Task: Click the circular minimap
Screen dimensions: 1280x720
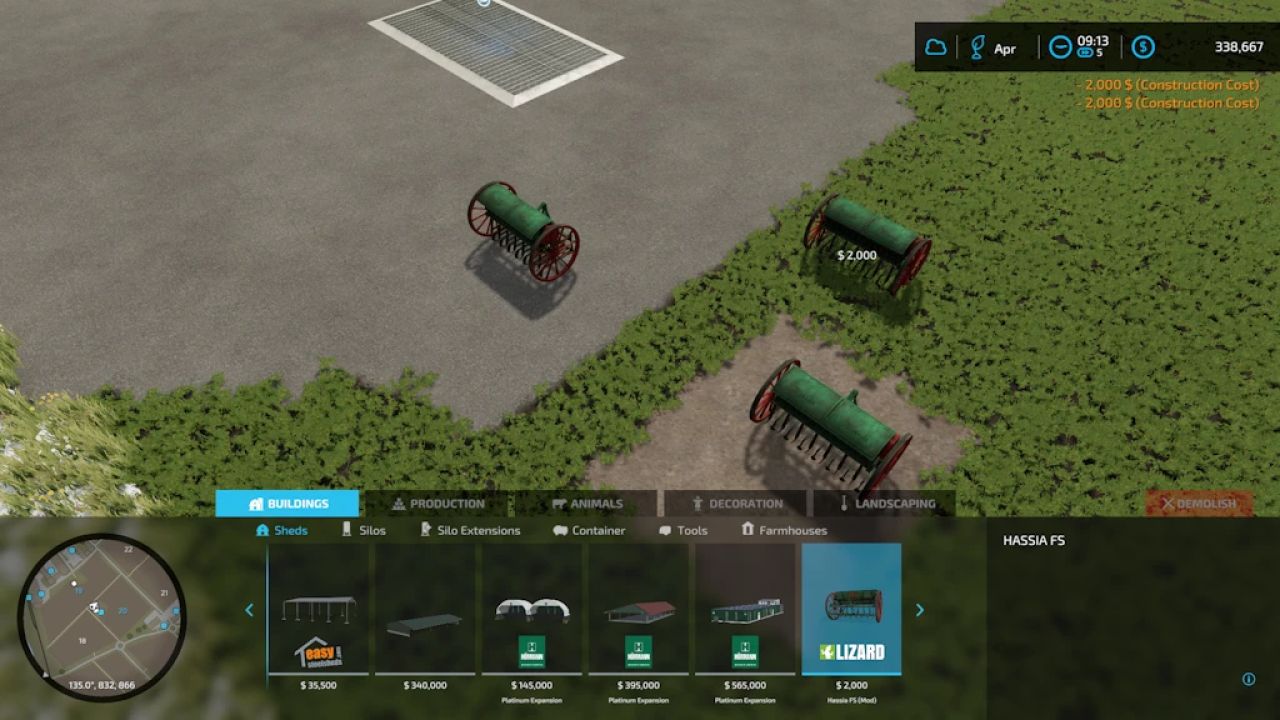Action: [102, 616]
